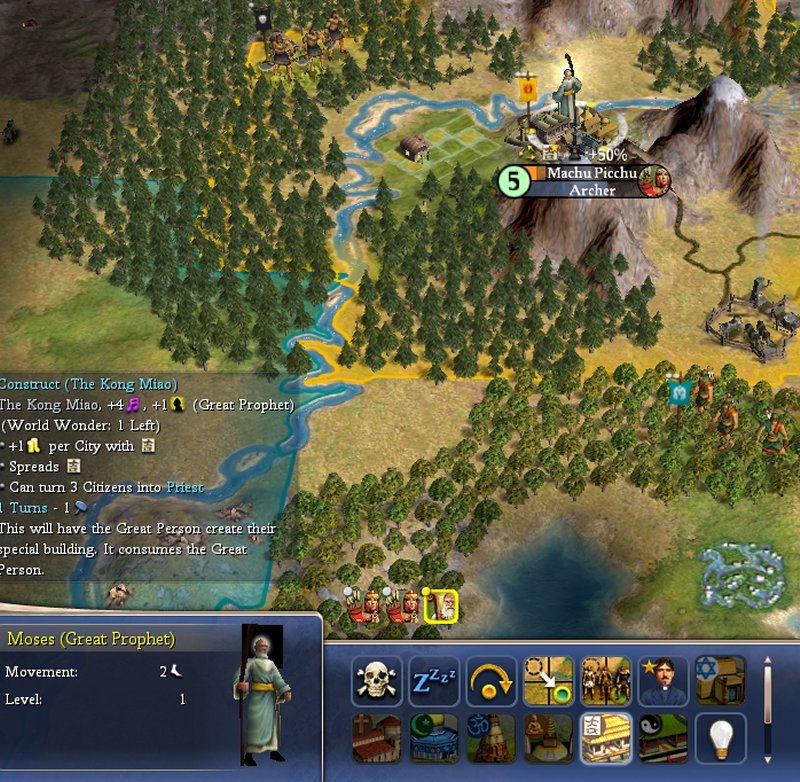Choose move all units in stack
Image resolution: width=800 pixels, height=782 pixels.
pyautogui.click(x=606, y=682)
